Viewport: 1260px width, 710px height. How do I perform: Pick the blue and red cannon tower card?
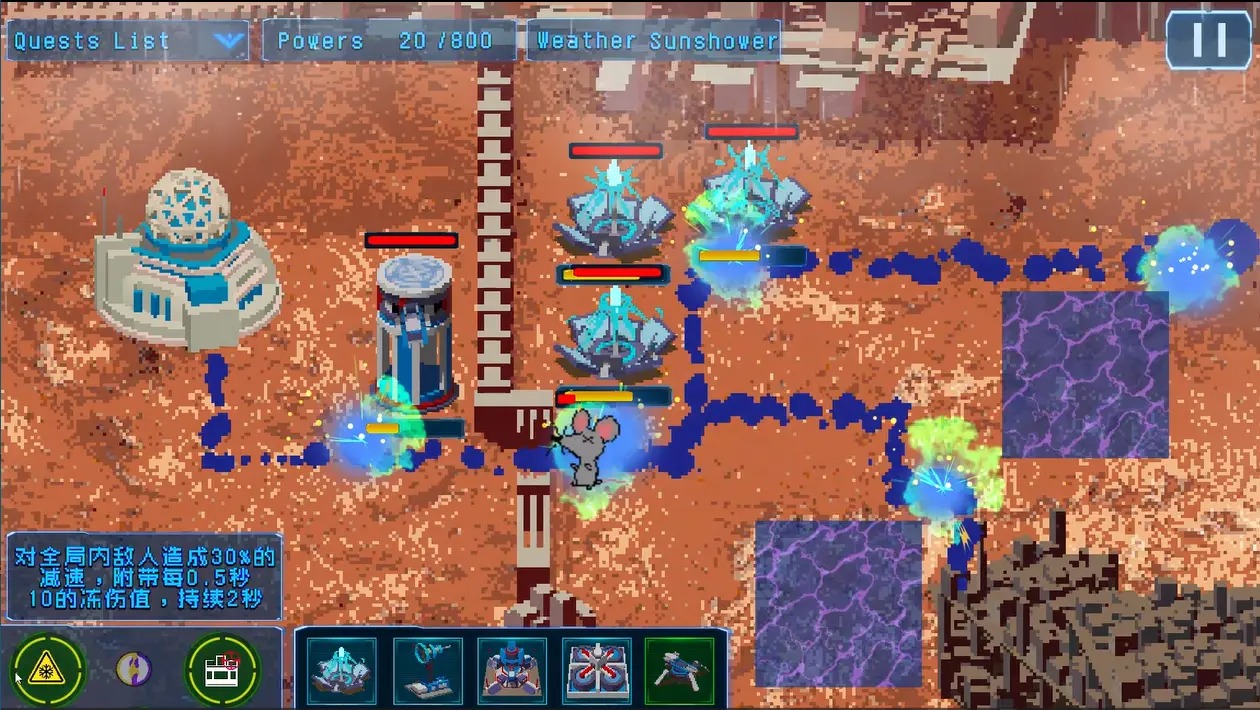[x=511, y=669]
